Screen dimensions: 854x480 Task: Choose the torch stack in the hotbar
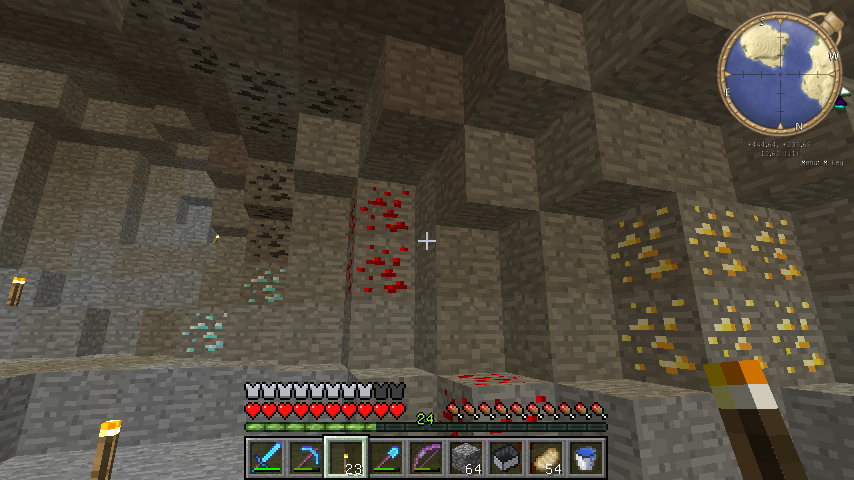coord(346,457)
